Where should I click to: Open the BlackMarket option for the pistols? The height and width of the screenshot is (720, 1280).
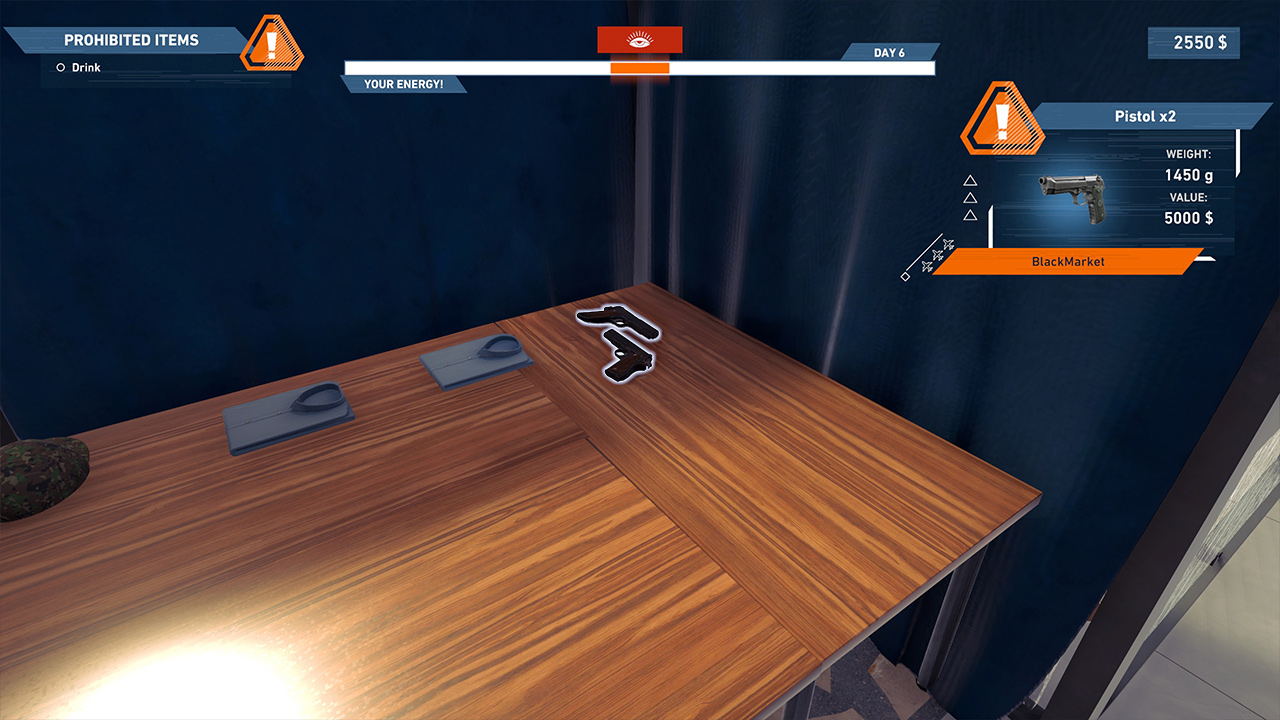[x=1069, y=262]
